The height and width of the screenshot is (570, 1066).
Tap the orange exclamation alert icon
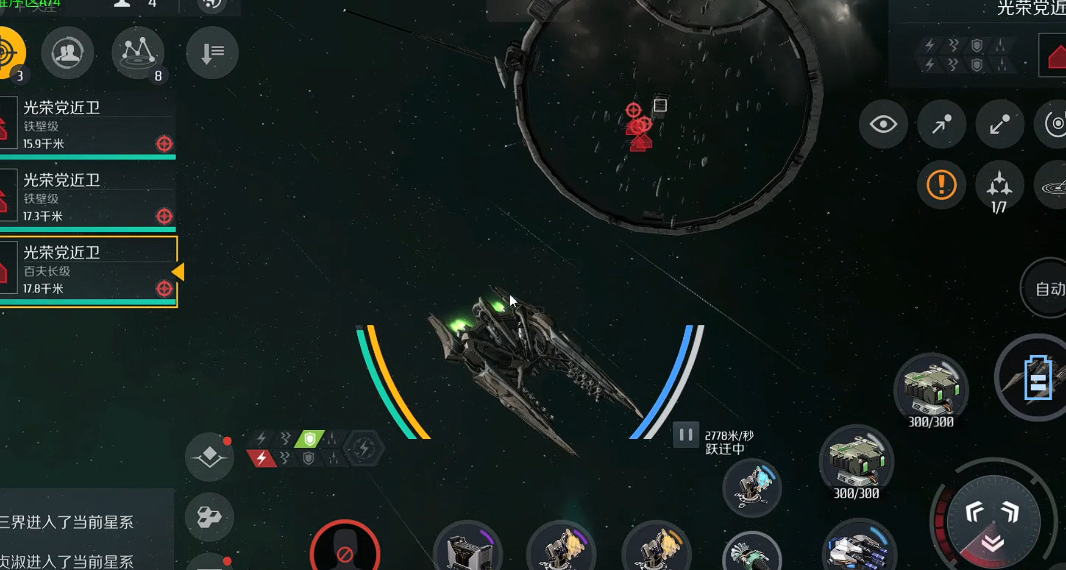(x=942, y=184)
